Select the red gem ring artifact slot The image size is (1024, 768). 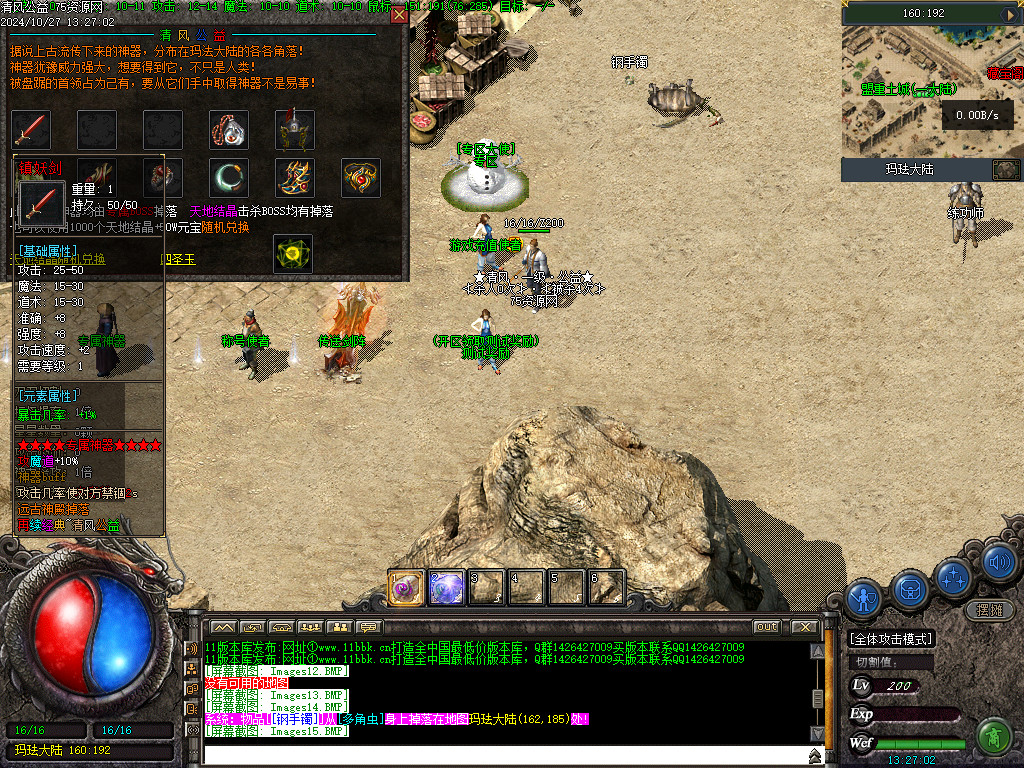163,178
